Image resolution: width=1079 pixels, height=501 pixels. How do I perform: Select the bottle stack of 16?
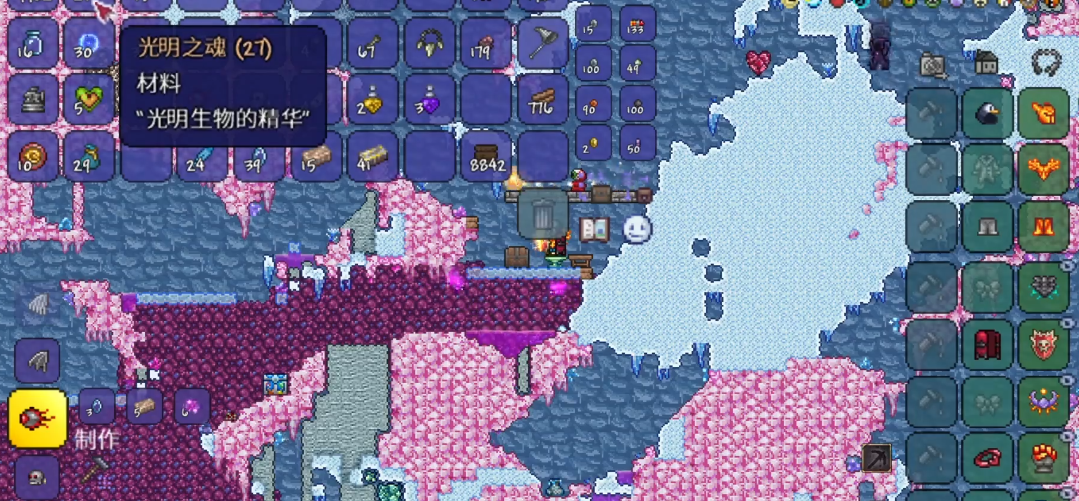(x=33, y=44)
